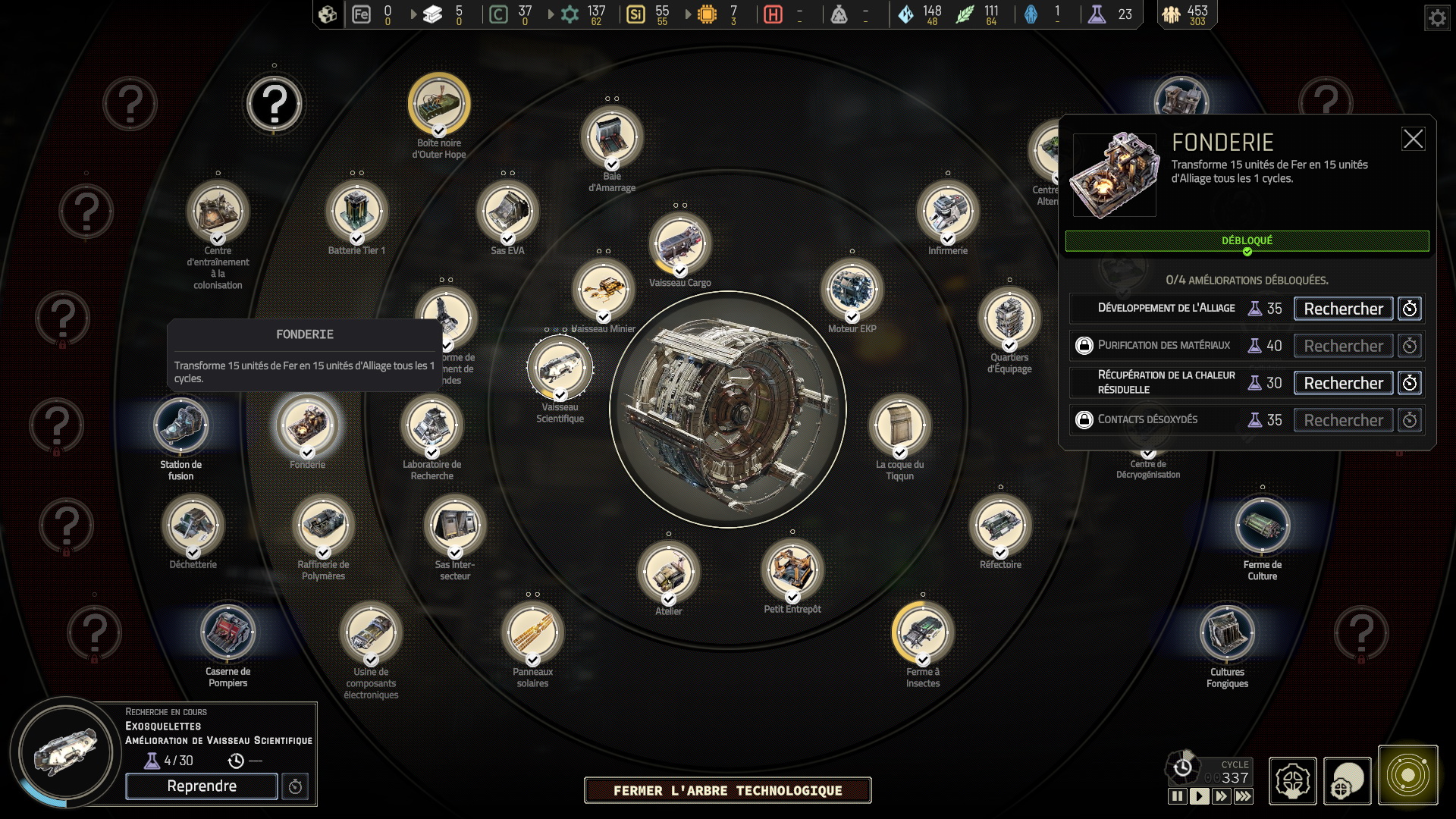Research Récupération de la Chaleur Résiduelle
Image resolution: width=1456 pixels, height=819 pixels.
(1343, 383)
